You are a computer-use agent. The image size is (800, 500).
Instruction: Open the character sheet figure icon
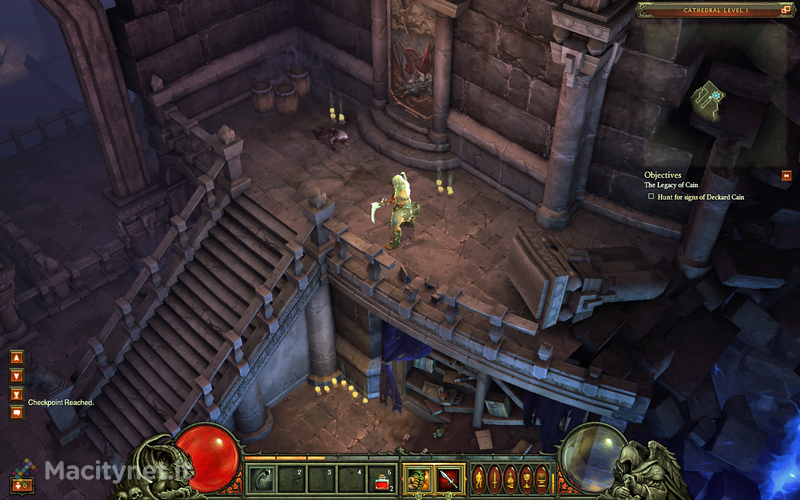[x=478, y=478]
